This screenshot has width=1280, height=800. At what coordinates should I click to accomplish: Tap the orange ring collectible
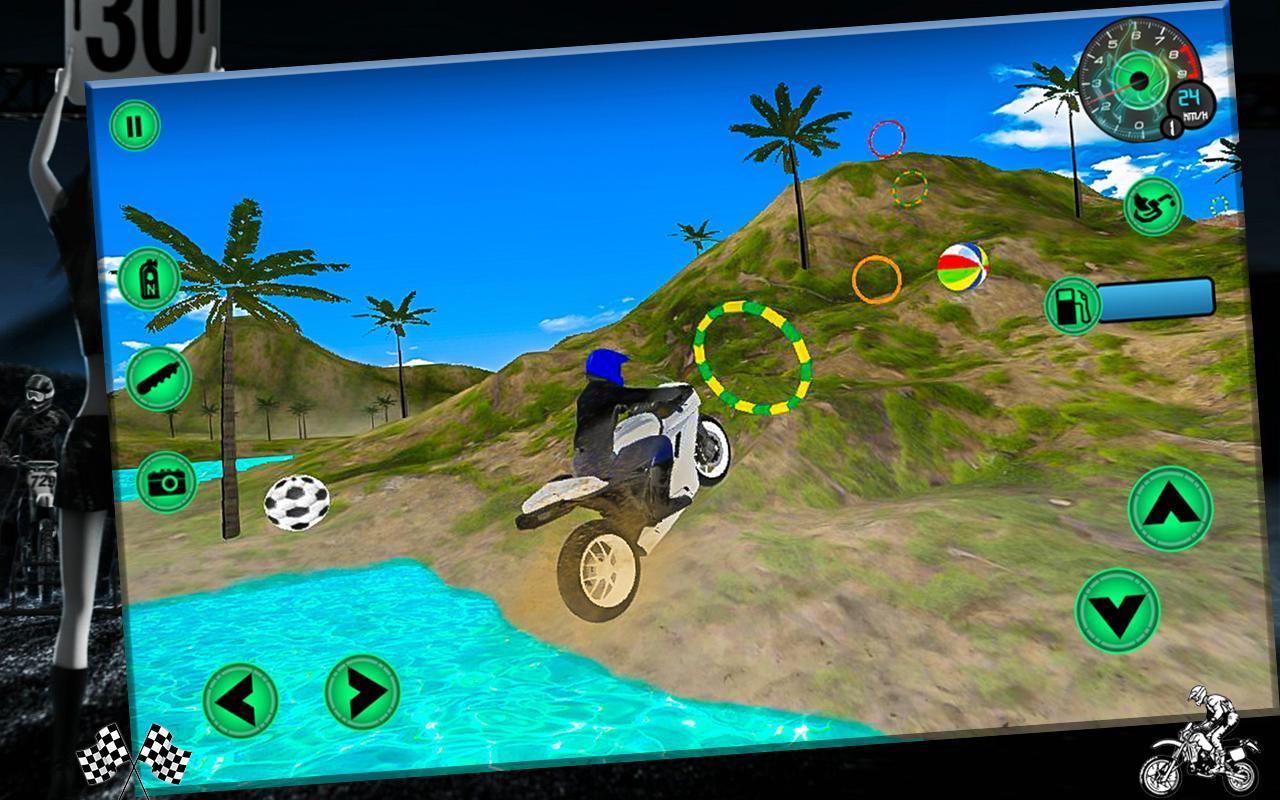(878, 278)
